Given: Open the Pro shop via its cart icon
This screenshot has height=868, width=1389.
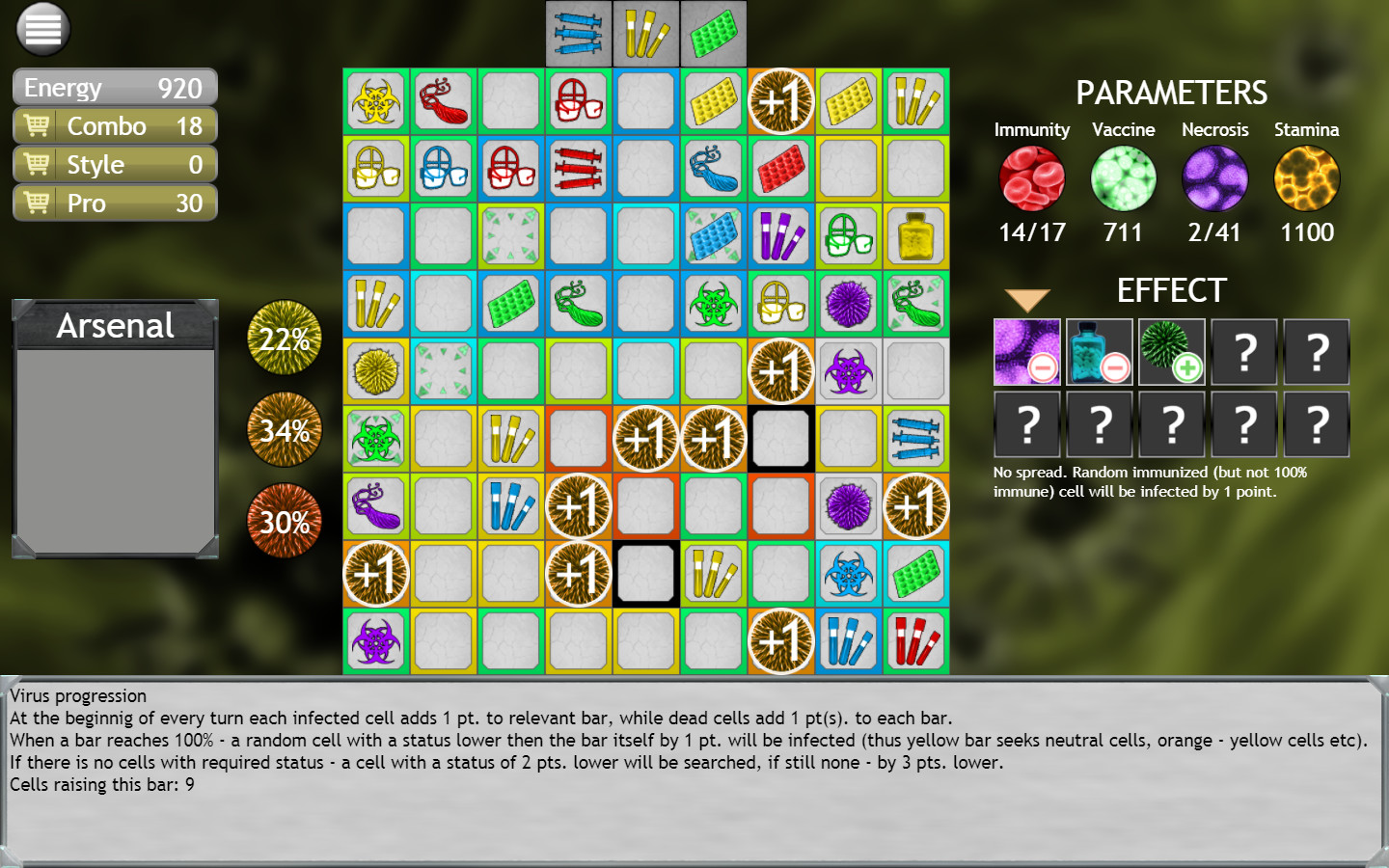Looking at the screenshot, I should click(x=36, y=203).
